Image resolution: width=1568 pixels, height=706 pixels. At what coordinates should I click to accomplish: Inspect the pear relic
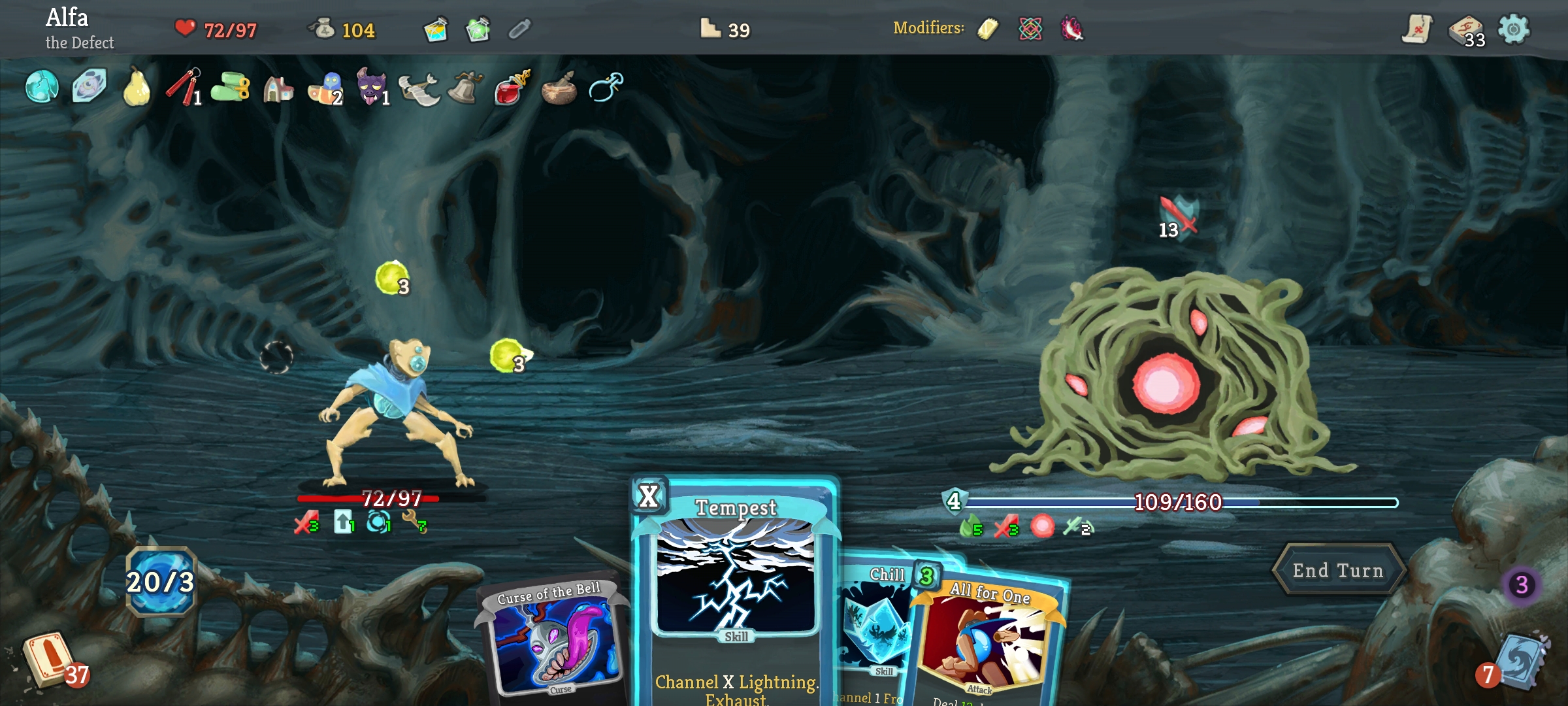(x=137, y=87)
